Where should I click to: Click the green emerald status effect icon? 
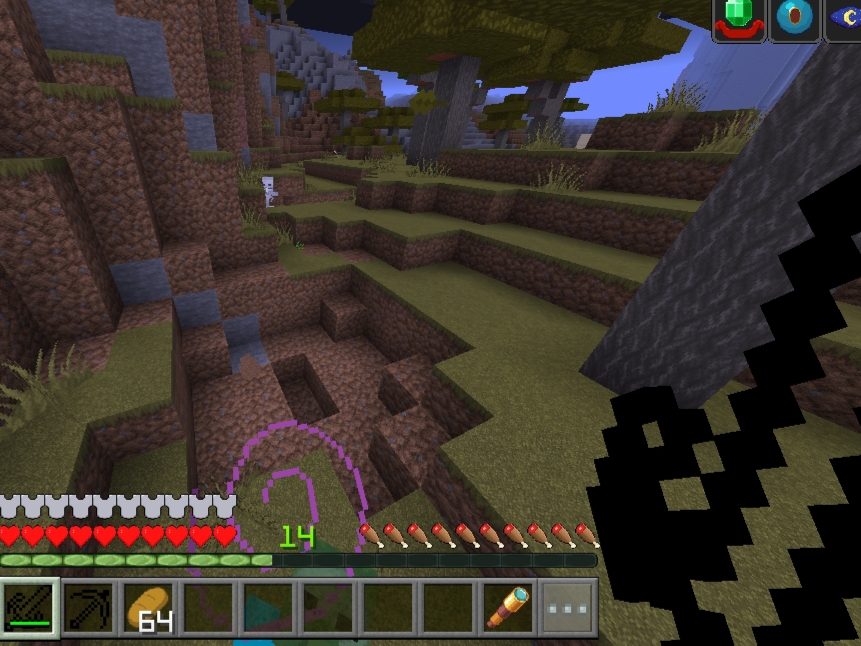(x=740, y=19)
